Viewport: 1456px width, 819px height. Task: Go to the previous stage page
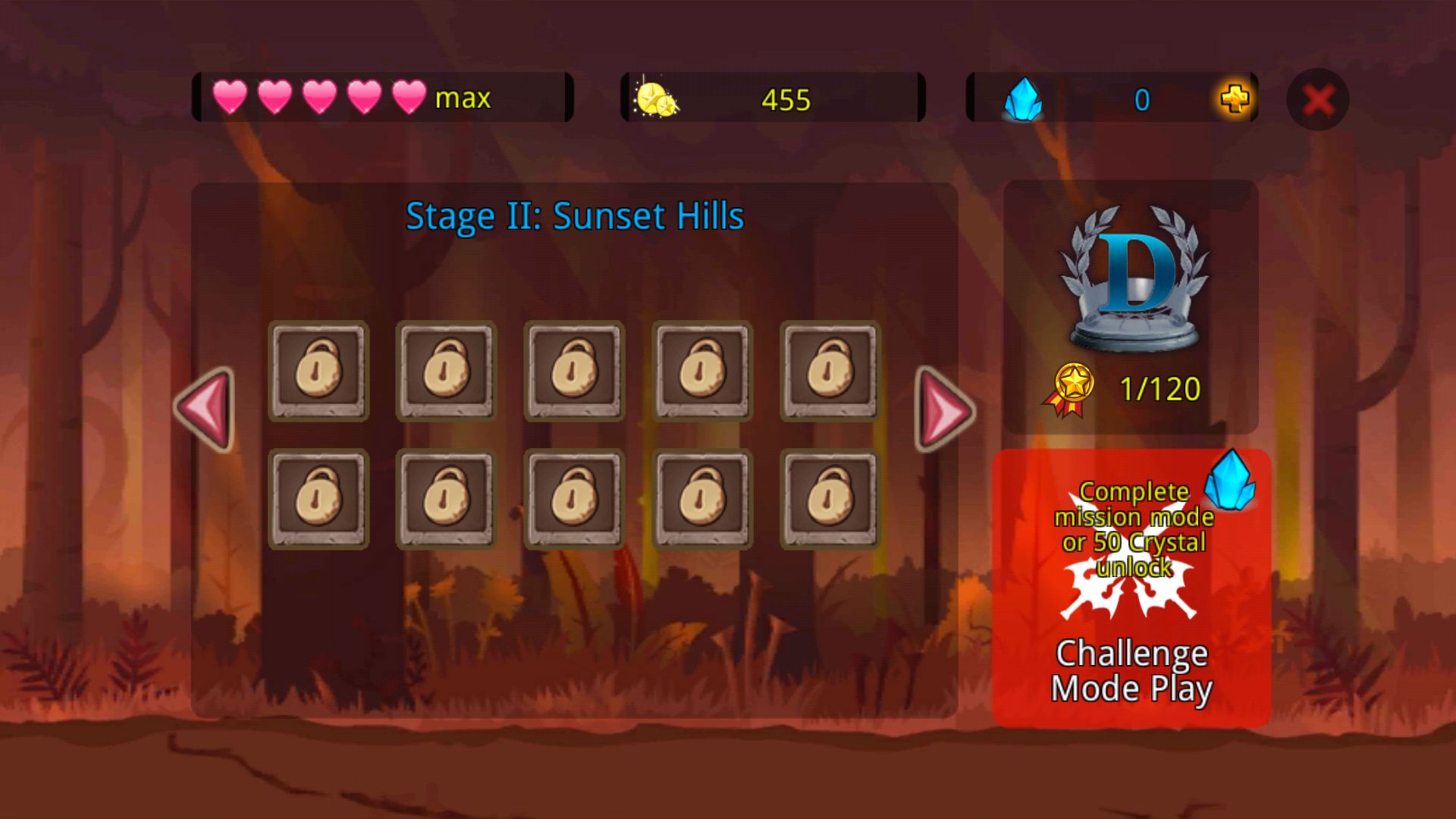pyautogui.click(x=206, y=409)
